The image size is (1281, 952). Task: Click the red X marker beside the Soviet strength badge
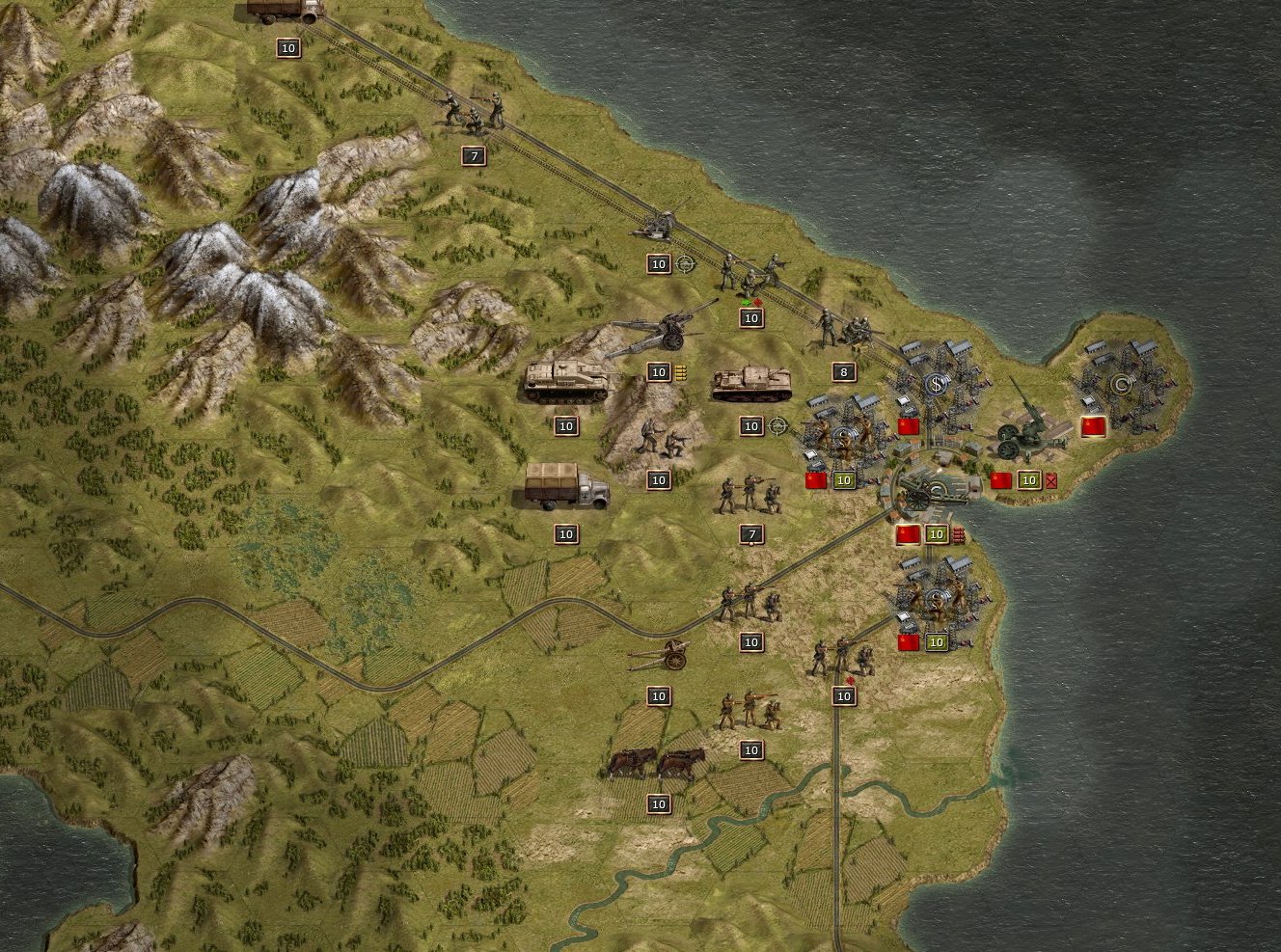[1051, 480]
